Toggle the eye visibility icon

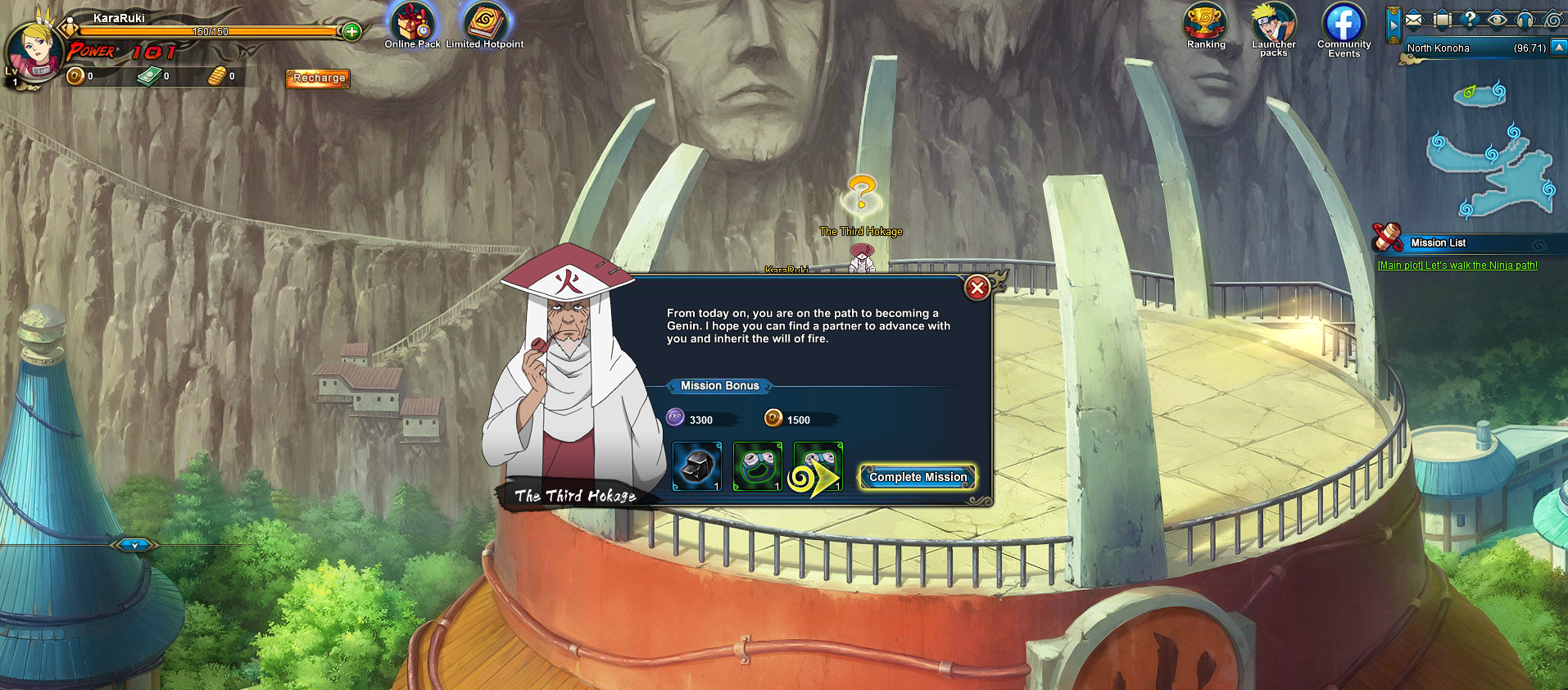(x=1497, y=19)
